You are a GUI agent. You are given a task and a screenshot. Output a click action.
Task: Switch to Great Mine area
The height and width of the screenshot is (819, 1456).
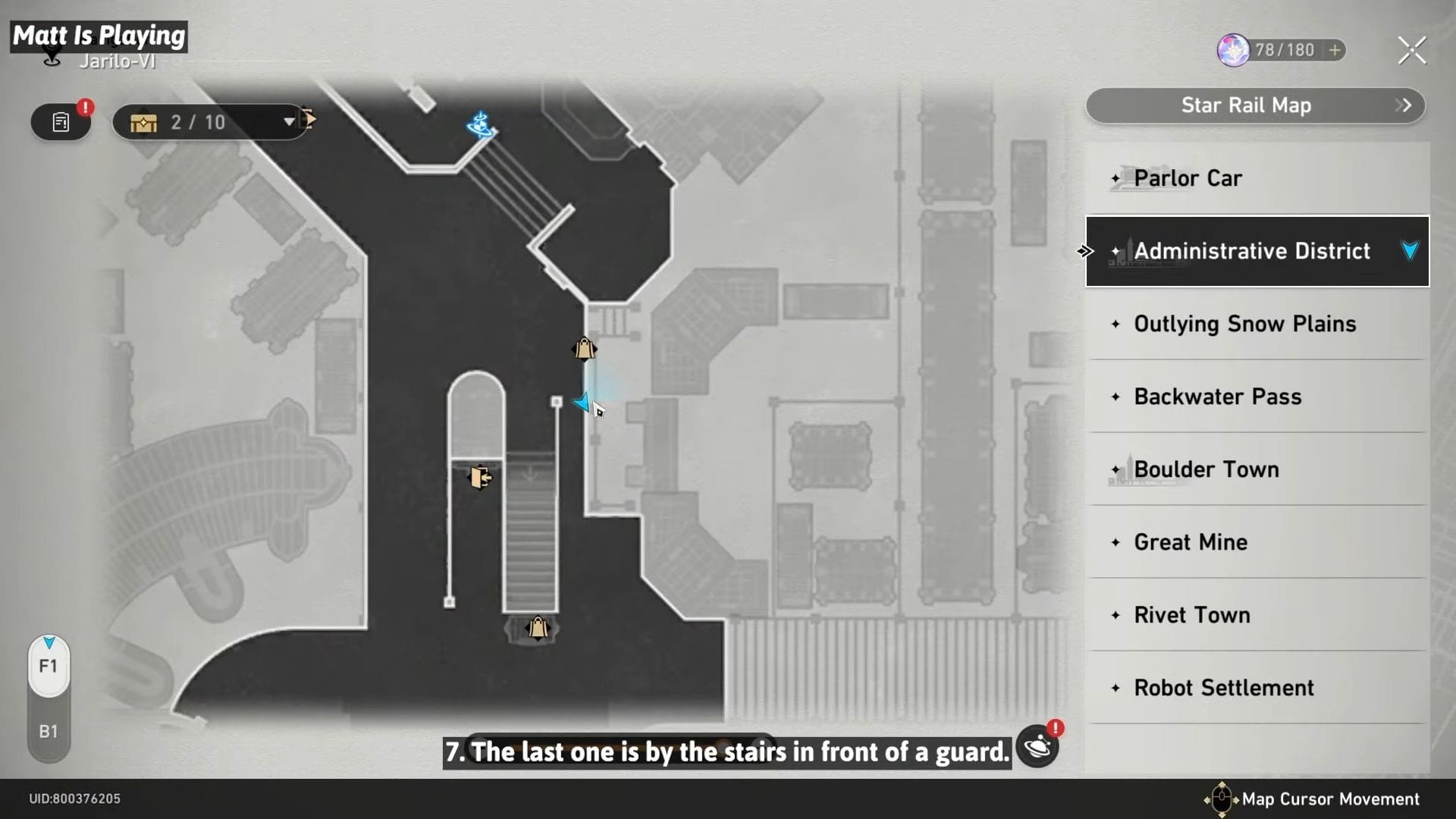(x=1257, y=542)
